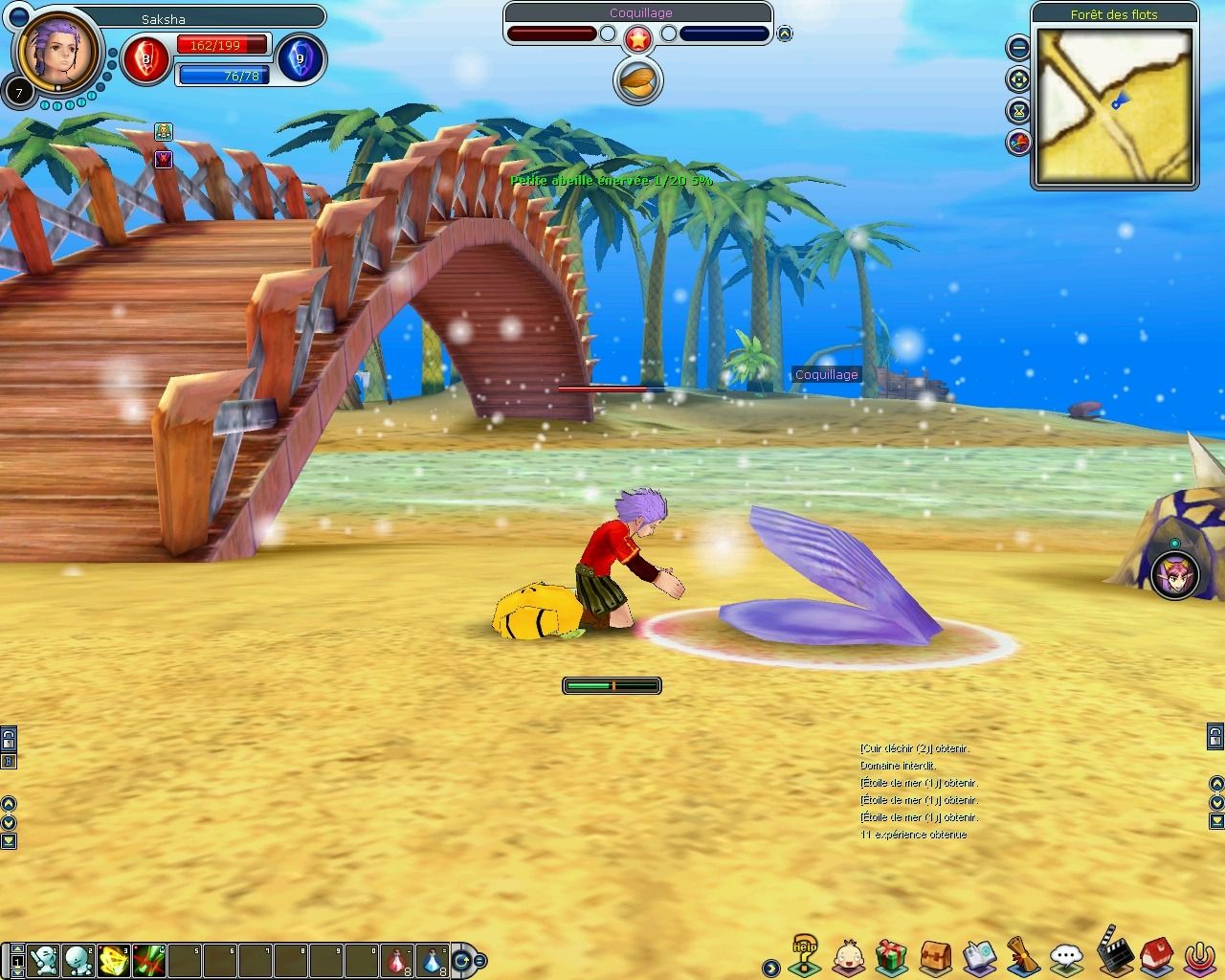
Task: Open the baby-face character menu
Action: click(849, 955)
